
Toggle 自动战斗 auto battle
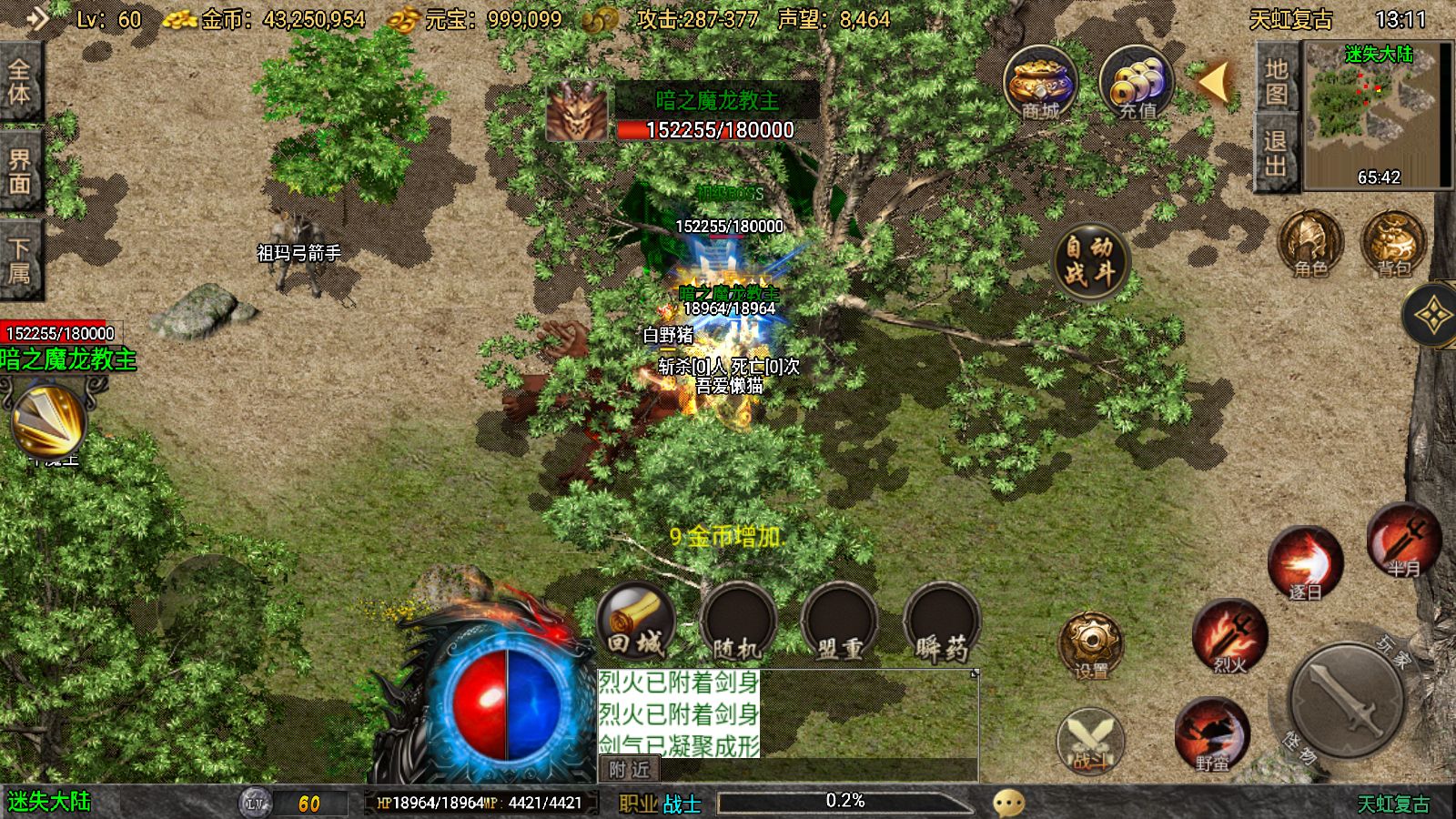pyautogui.click(x=1090, y=260)
